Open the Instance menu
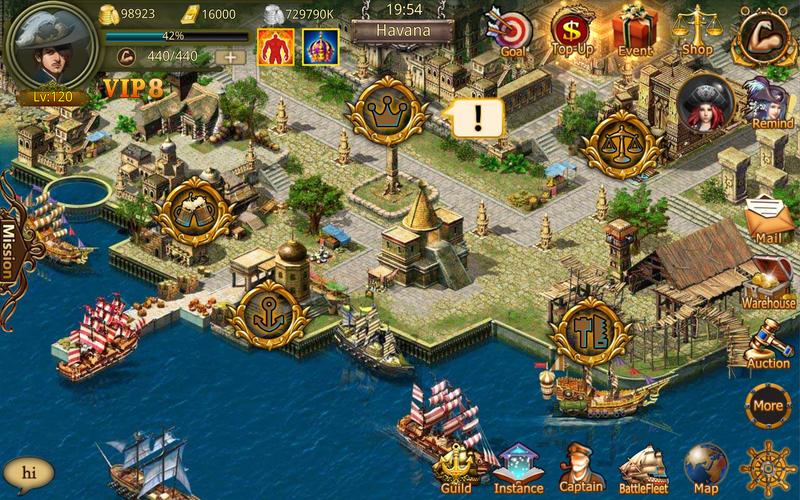This screenshot has width=800, height=500. (518, 468)
